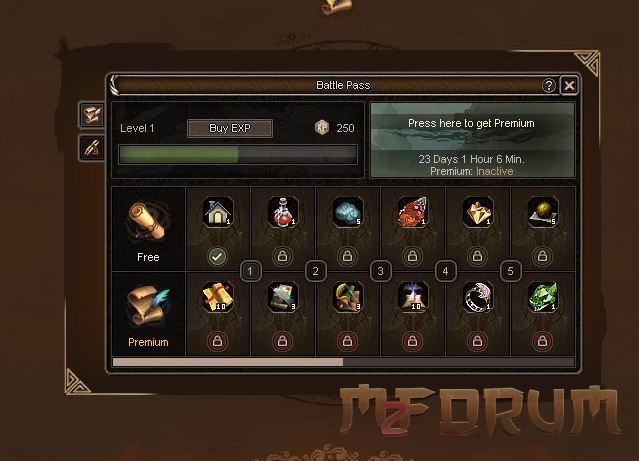Open the lower side tab with quill icon

91,148
